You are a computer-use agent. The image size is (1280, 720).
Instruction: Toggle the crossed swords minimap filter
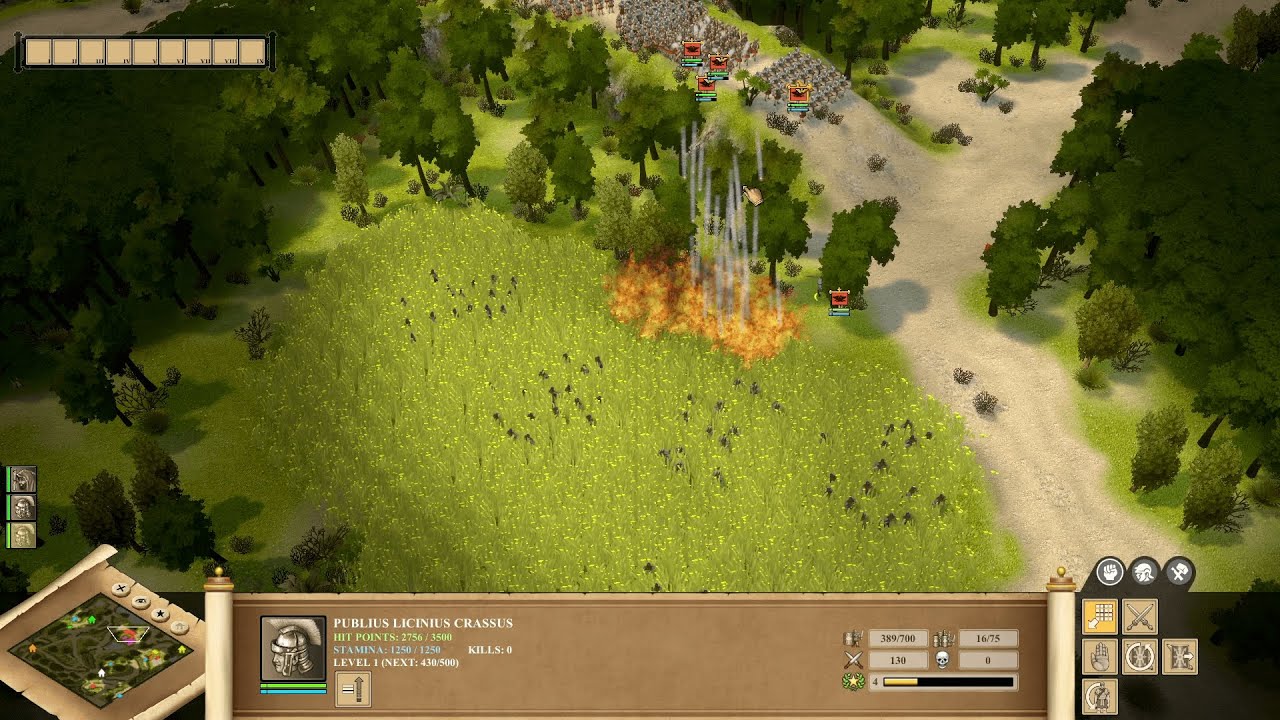[x=120, y=588]
